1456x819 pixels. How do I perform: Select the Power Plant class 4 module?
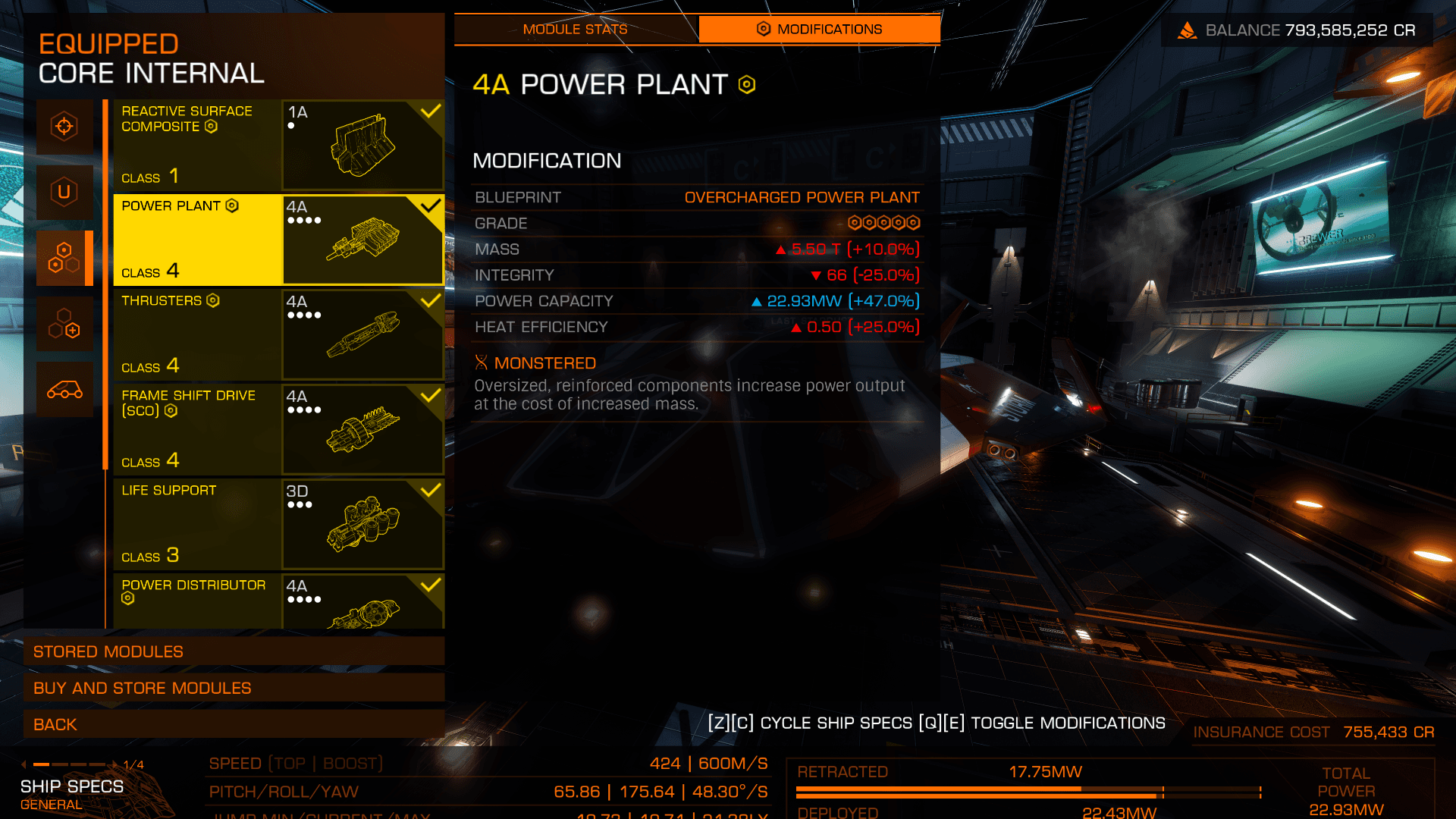(x=278, y=240)
